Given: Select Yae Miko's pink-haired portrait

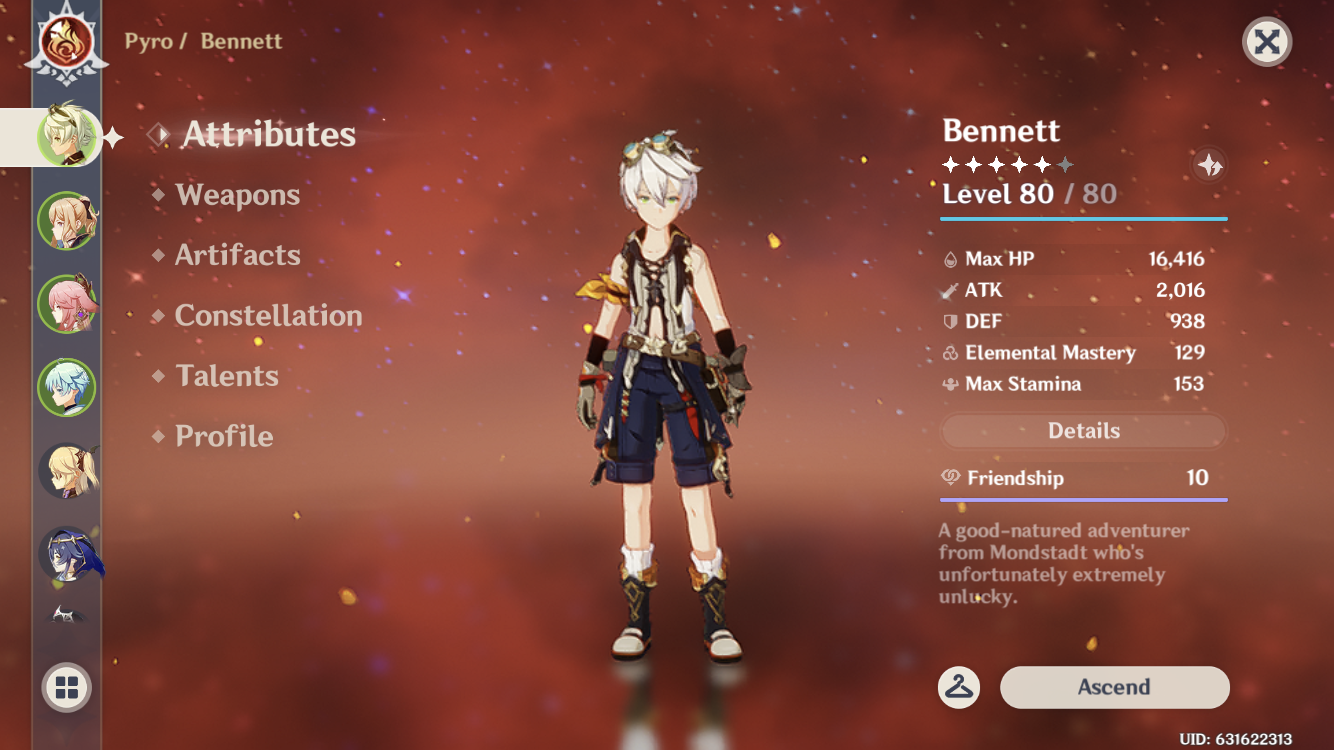Looking at the screenshot, I should coord(67,304).
